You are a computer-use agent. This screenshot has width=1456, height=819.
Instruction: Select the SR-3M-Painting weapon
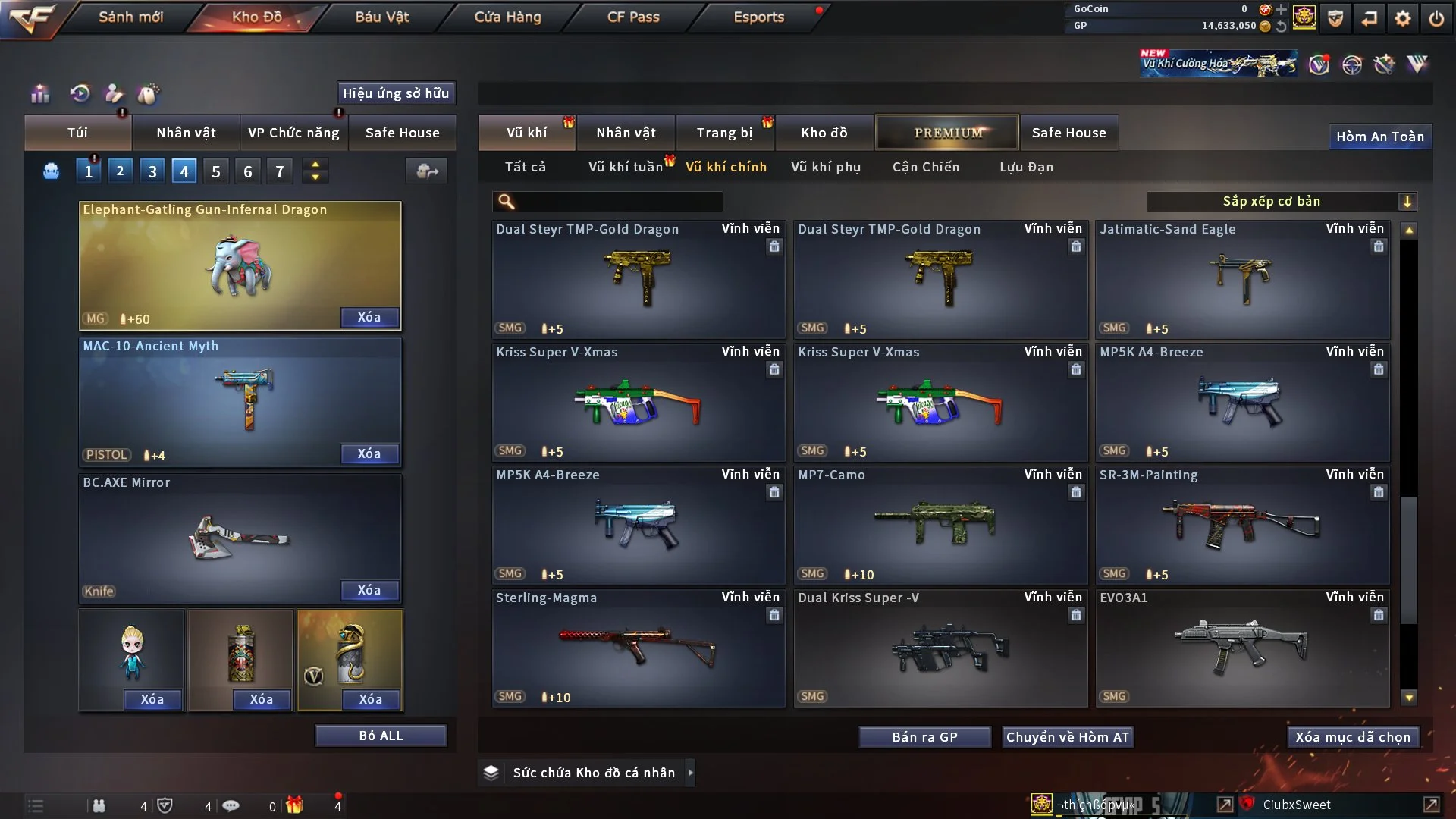pyautogui.click(x=1242, y=525)
